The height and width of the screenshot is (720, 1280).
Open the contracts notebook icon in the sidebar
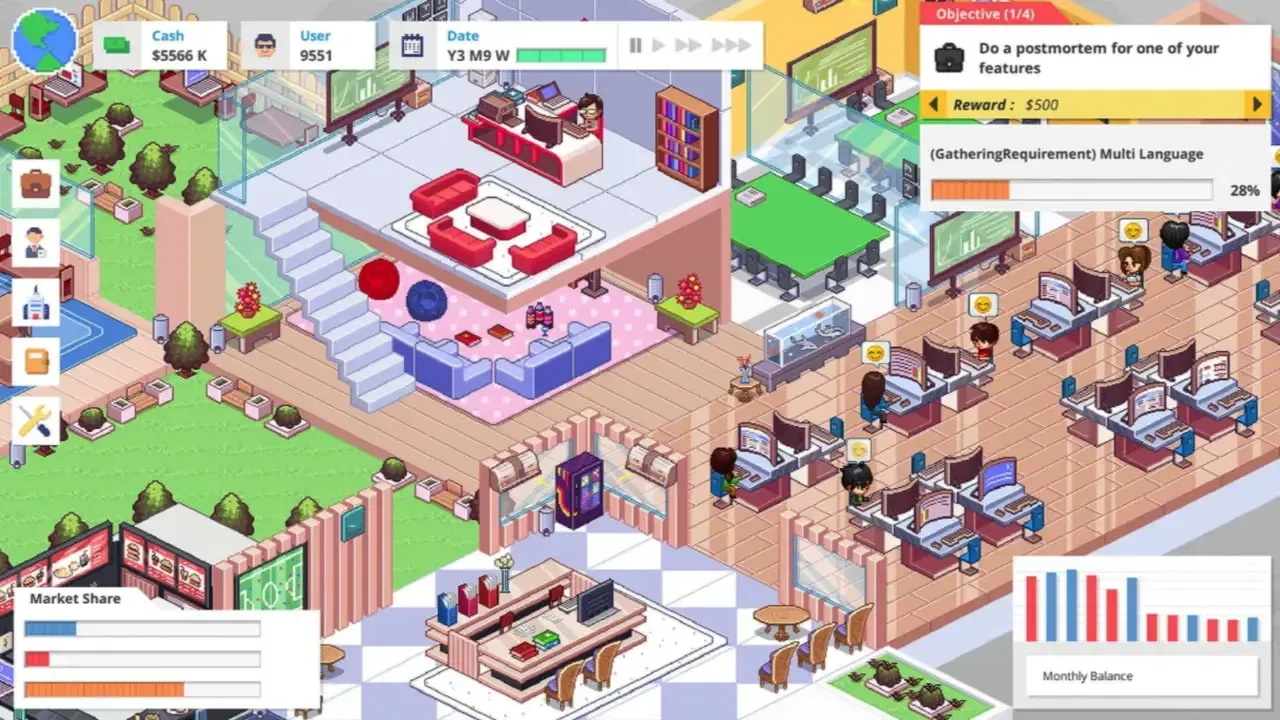[35, 361]
